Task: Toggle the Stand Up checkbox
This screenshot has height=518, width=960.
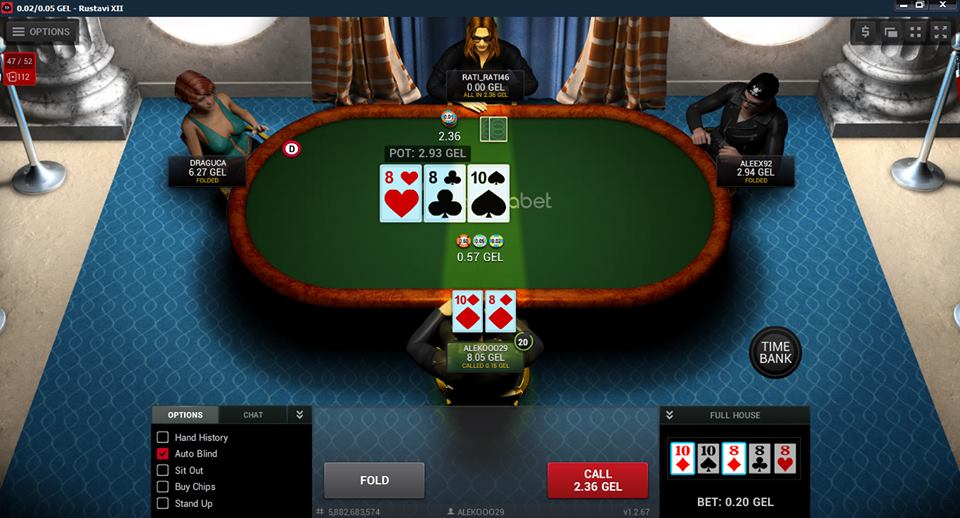Action: [x=163, y=503]
